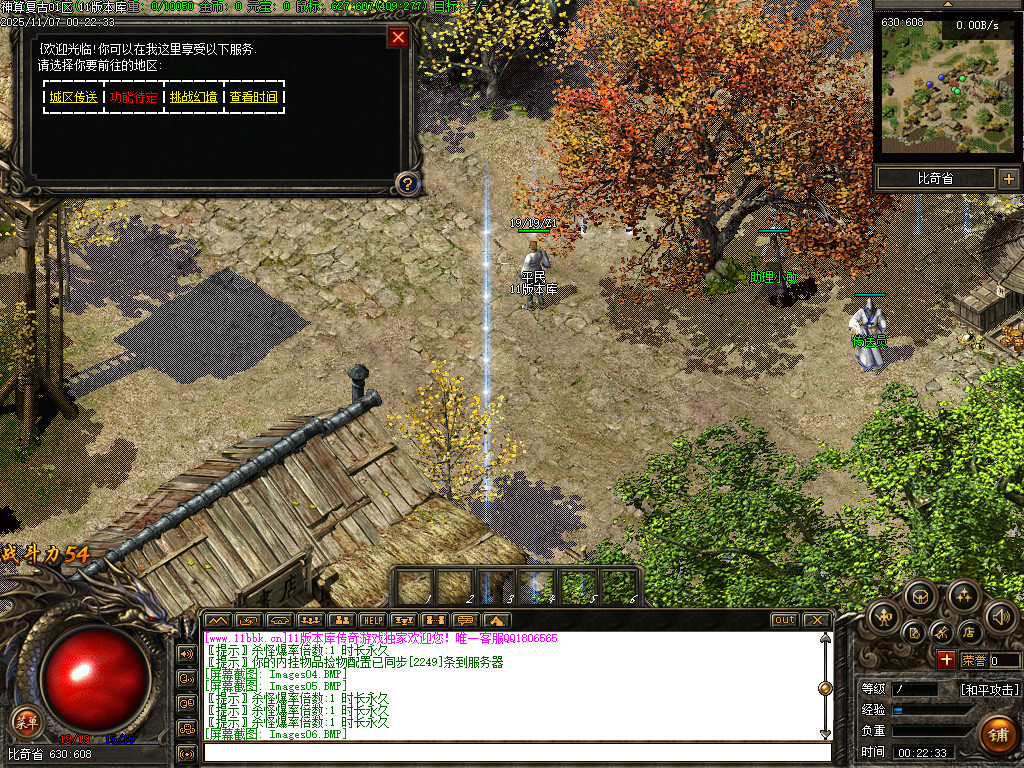Image resolution: width=1024 pixels, height=768 pixels.
Task: Choose the 挑战幻境 challenge option
Action: click(x=194, y=97)
